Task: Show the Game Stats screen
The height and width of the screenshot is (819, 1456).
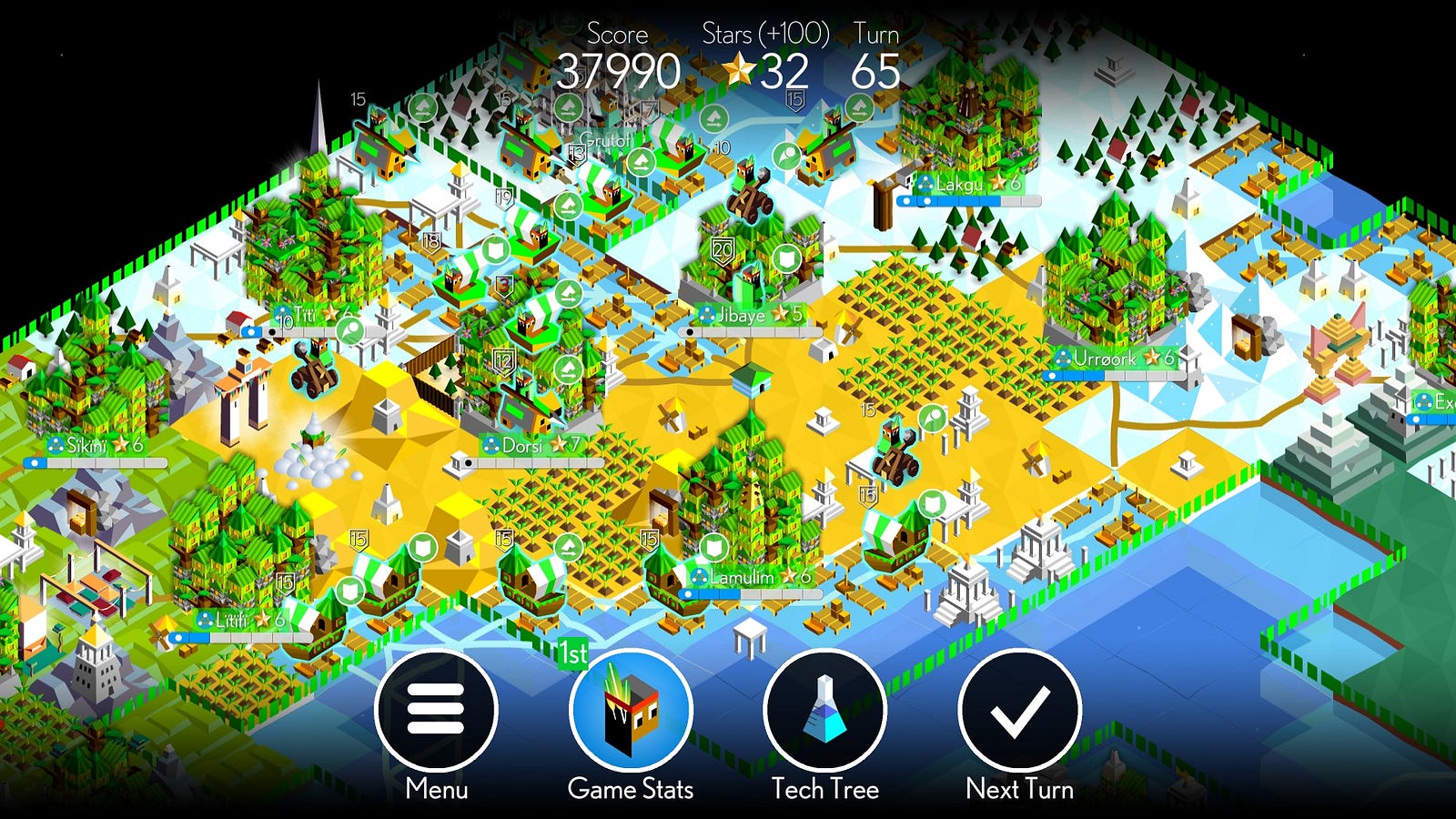Action: point(631,711)
